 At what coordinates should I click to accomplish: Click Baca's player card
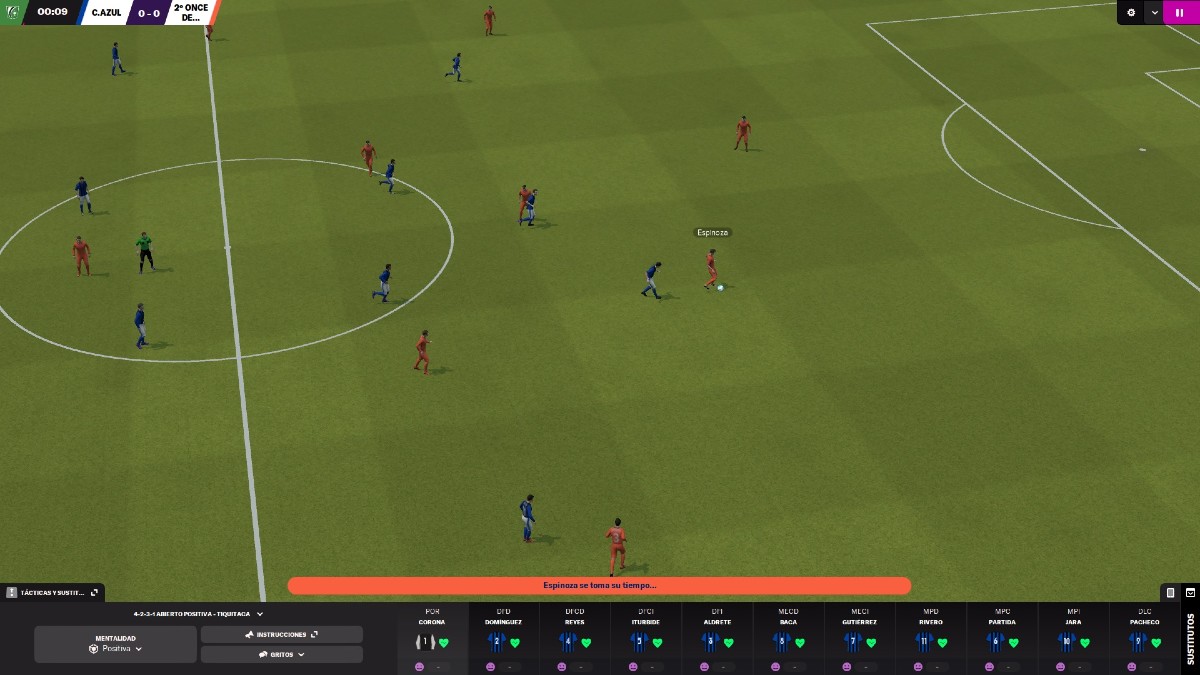click(x=788, y=637)
